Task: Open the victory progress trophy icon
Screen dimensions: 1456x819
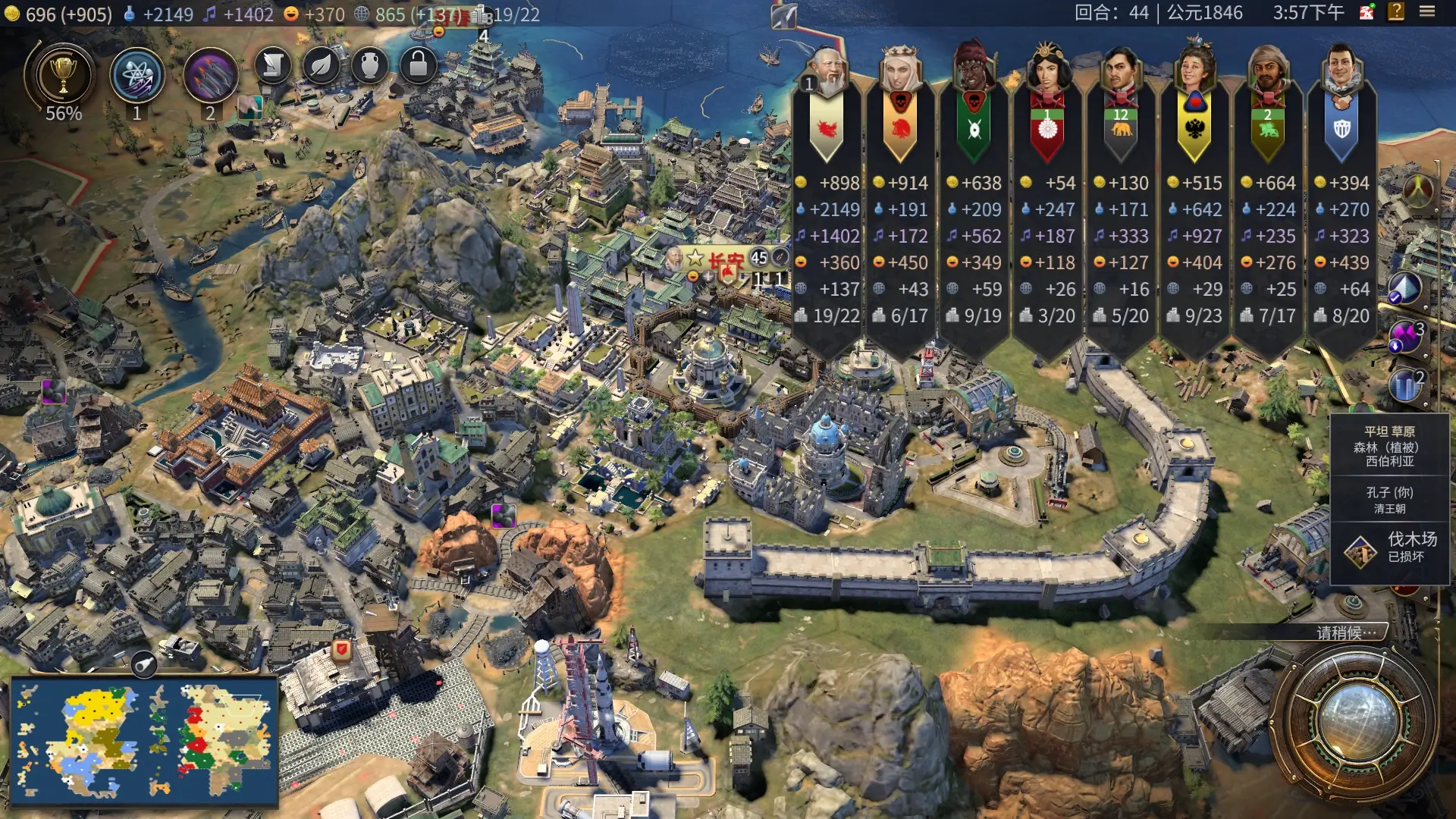Action: (x=63, y=76)
